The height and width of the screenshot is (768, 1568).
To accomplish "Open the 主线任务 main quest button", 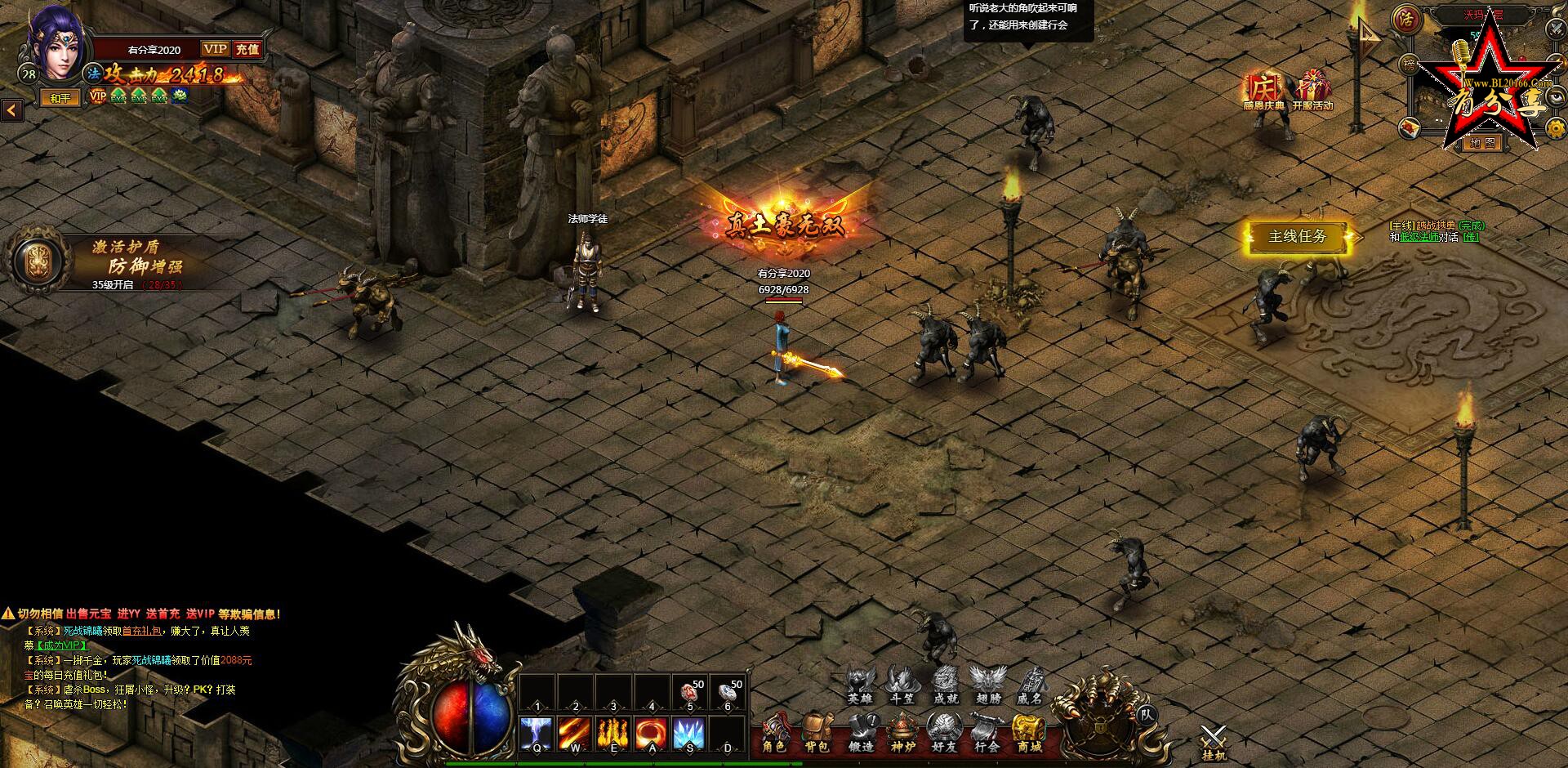I will click(x=1297, y=237).
